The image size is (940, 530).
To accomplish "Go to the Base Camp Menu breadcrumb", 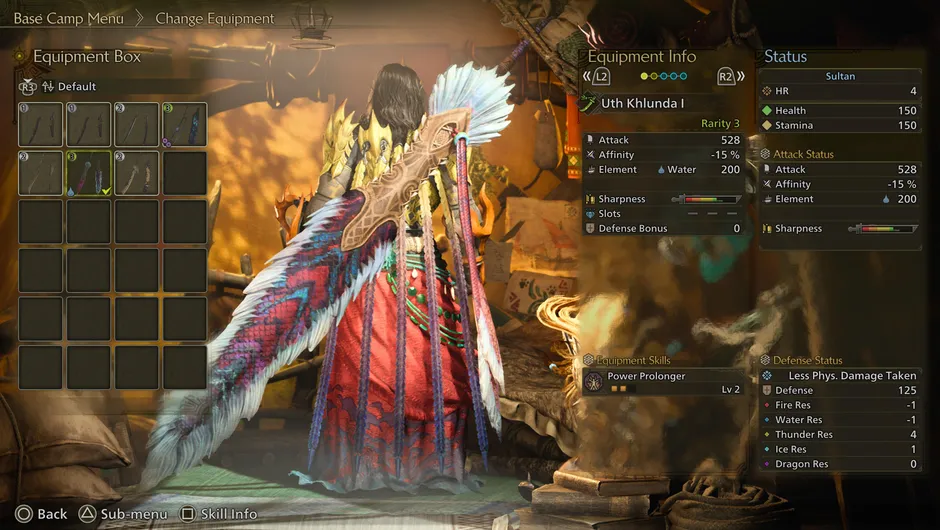I will click(x=68, y=18).
